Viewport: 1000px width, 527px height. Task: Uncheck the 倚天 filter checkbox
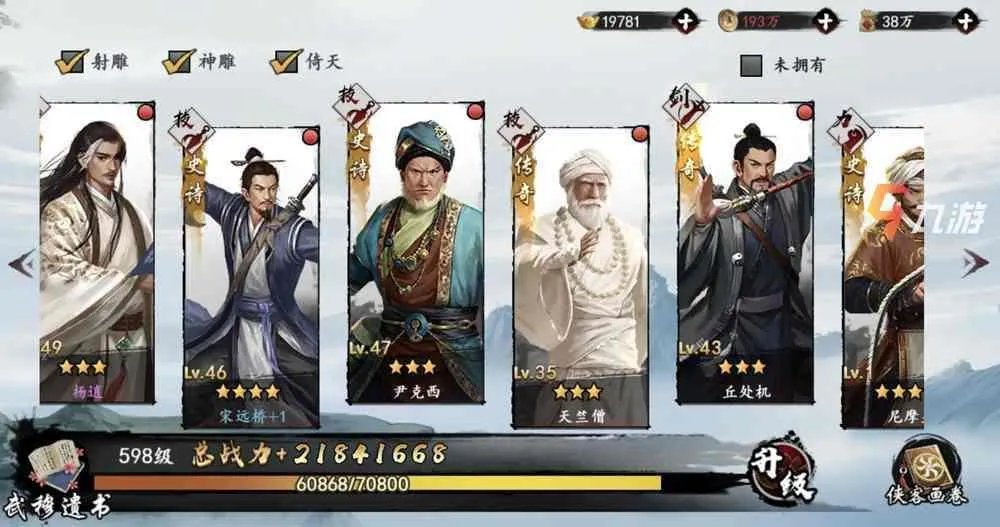pyautogui.click(x=285, y=62)
